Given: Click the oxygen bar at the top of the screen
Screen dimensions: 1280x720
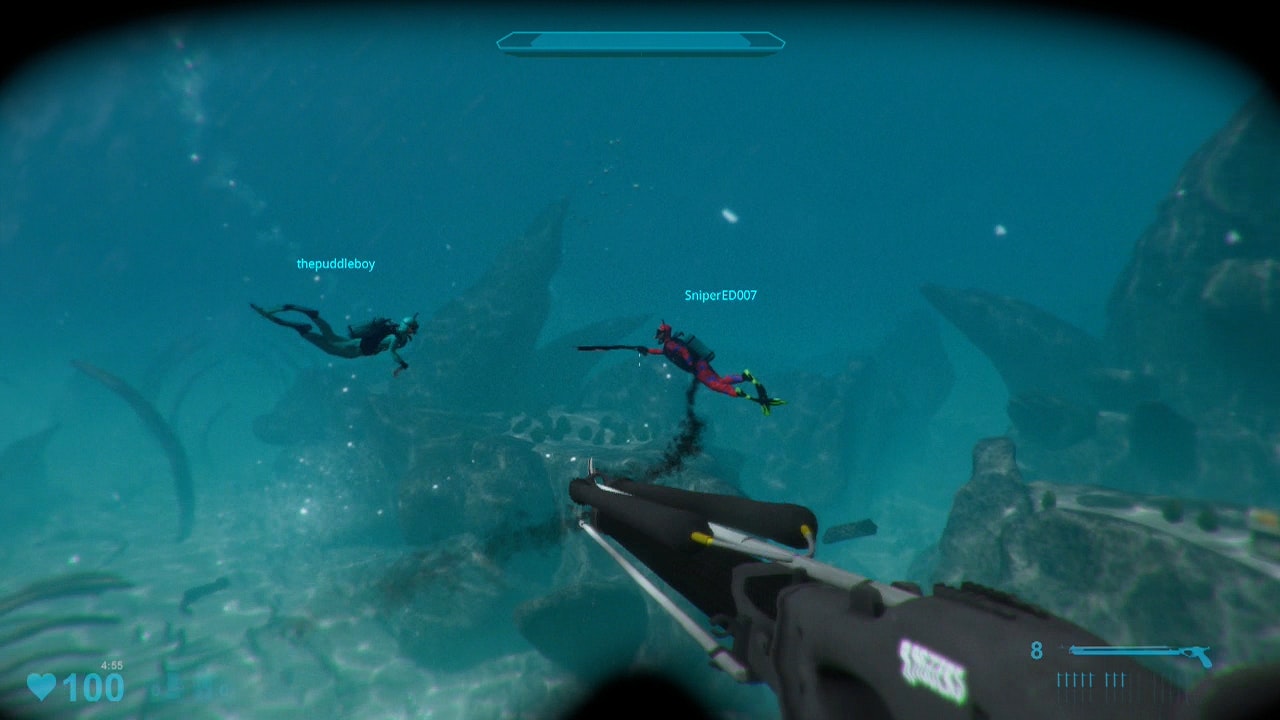Looking at the screenshot, I should coord(640,42).
